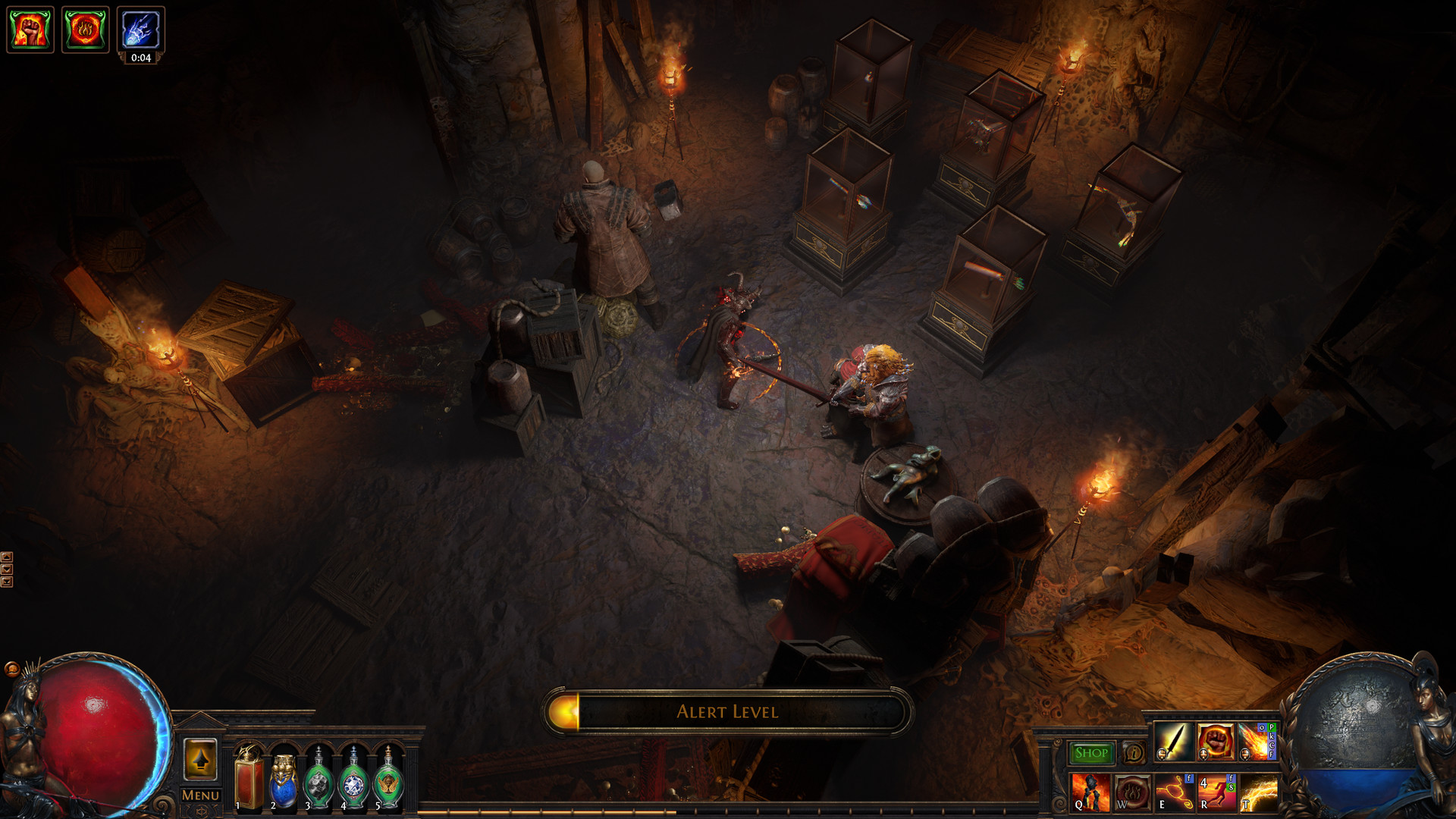This screenshot has height=819, width=1456.
Task: Open the Shop window
Action: [x=1090, y=754]
